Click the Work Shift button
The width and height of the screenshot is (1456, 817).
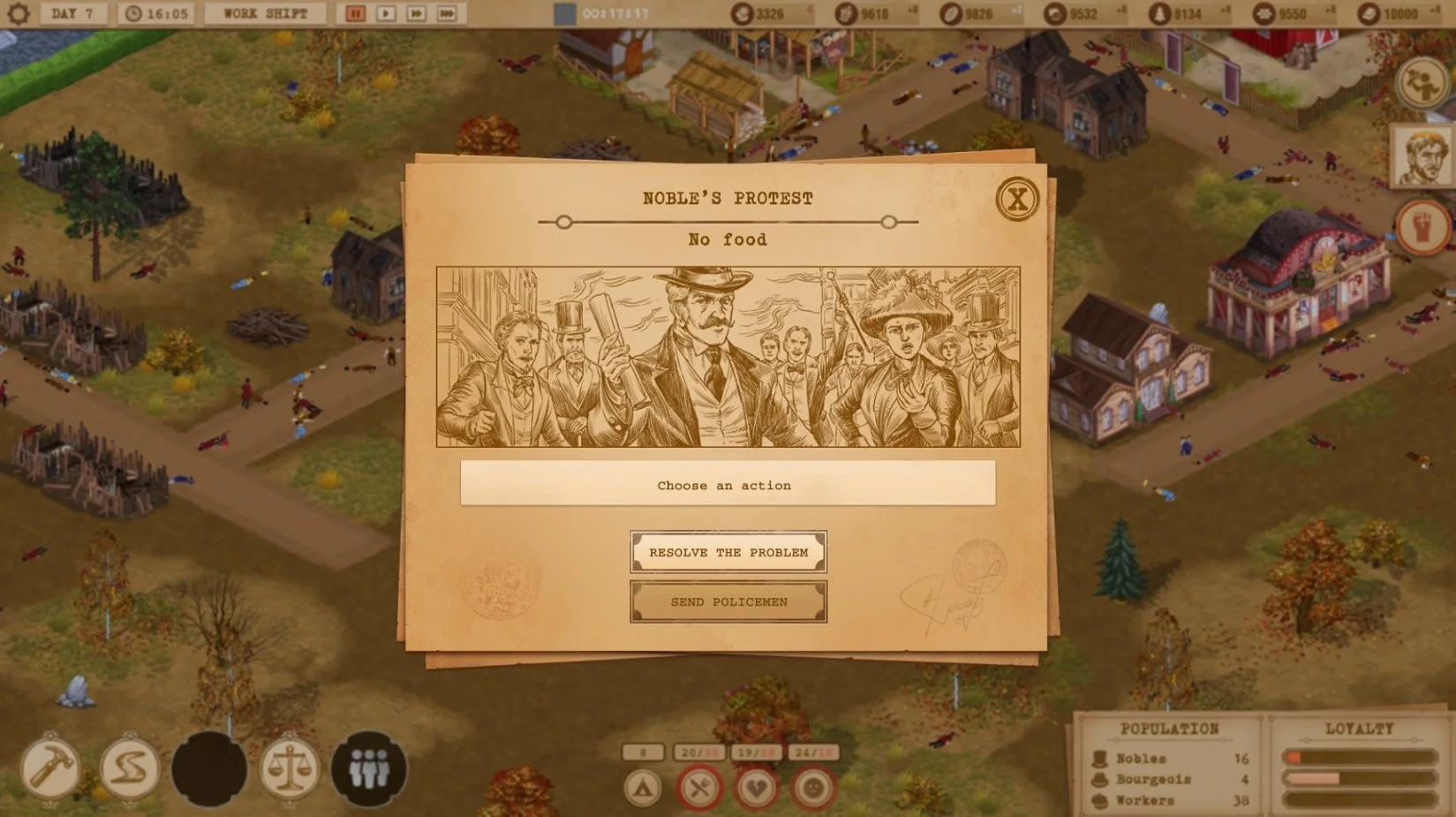coord(263,12)
